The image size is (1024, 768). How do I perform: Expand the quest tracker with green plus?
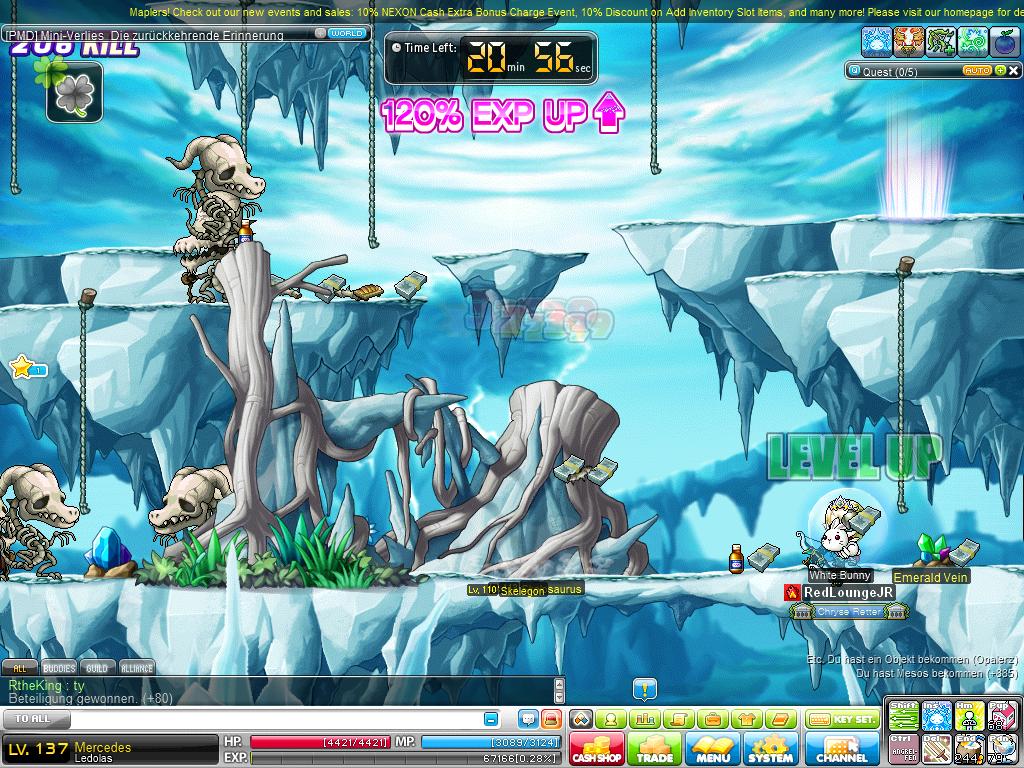[999, 71]
